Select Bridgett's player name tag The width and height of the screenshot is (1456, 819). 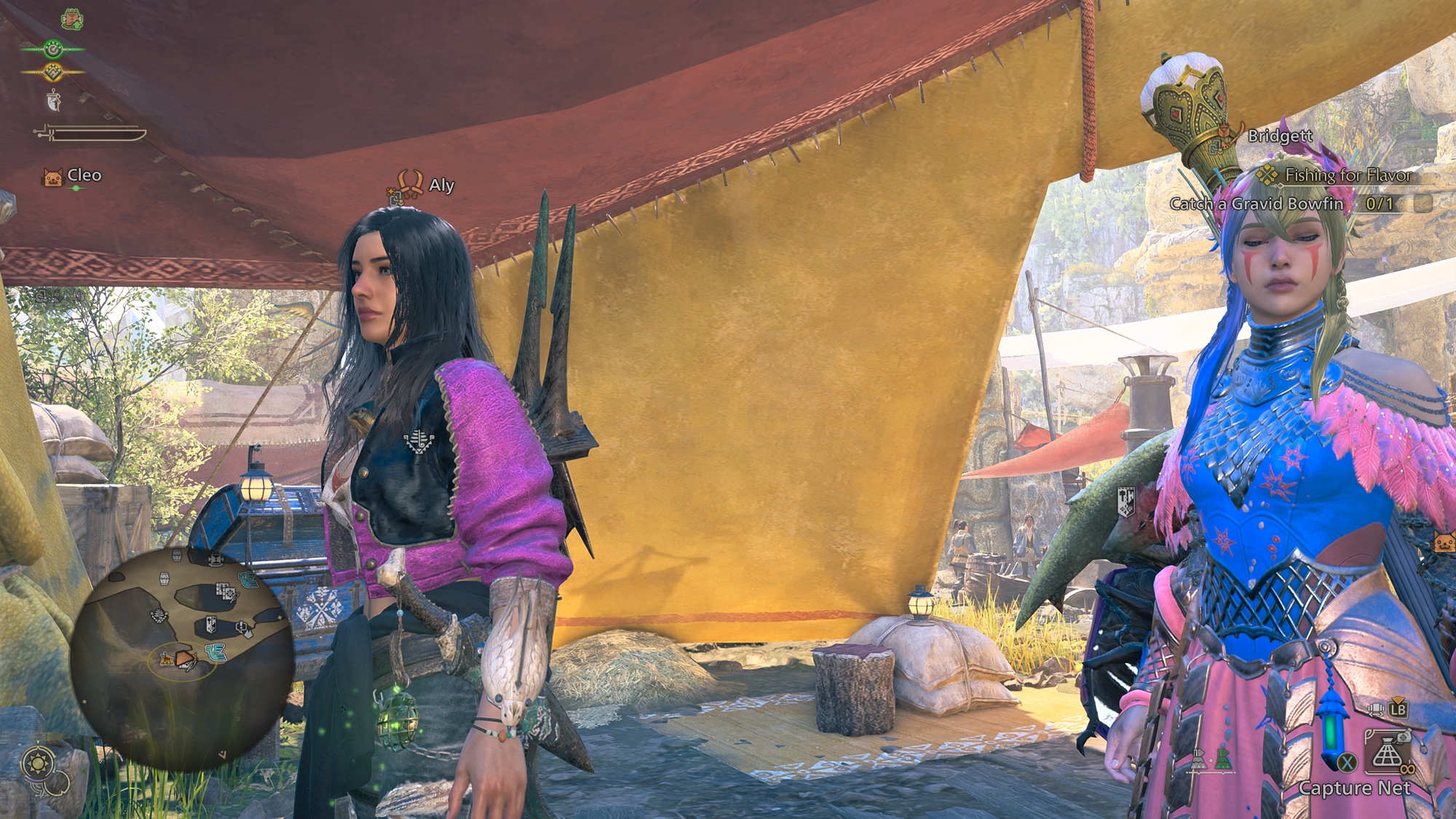coord(1280,136)
